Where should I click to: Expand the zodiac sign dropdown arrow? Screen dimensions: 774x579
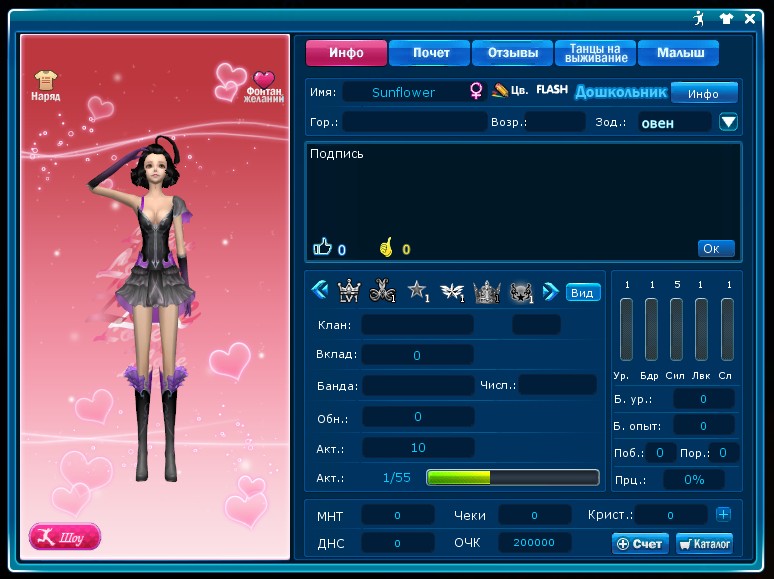pyautogui.click(x=728, y=122)
